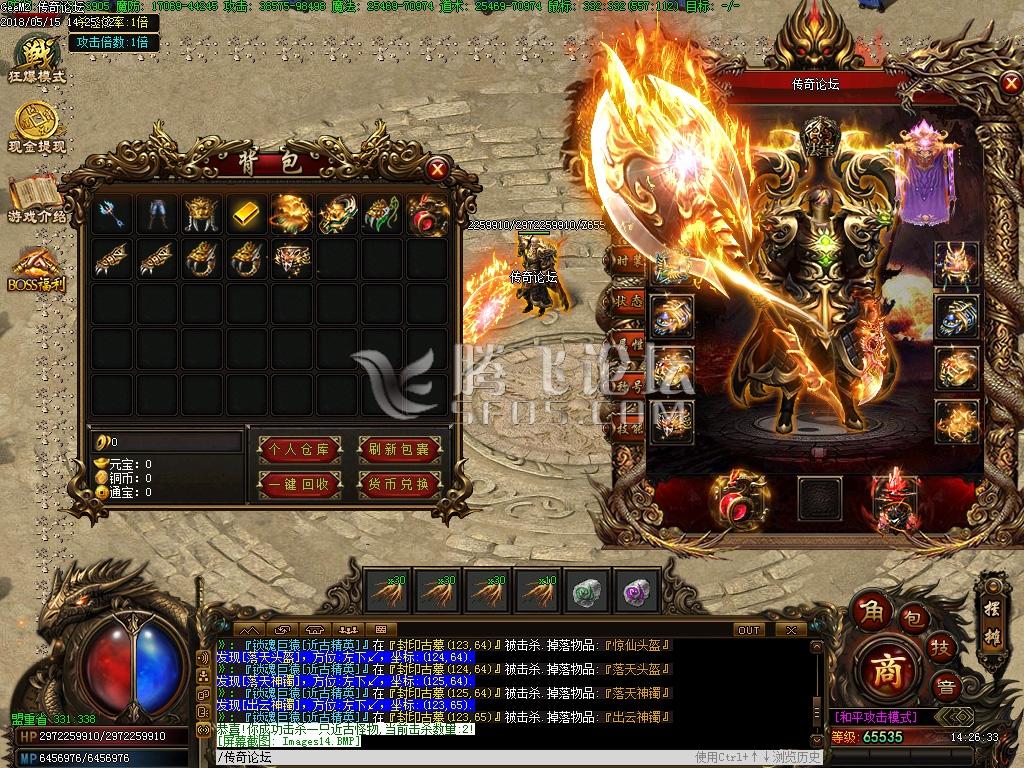1024x768 pixels.
Task: Select the blue trident item in backpack
Action: pyautogui.click(x=110, y=212)
